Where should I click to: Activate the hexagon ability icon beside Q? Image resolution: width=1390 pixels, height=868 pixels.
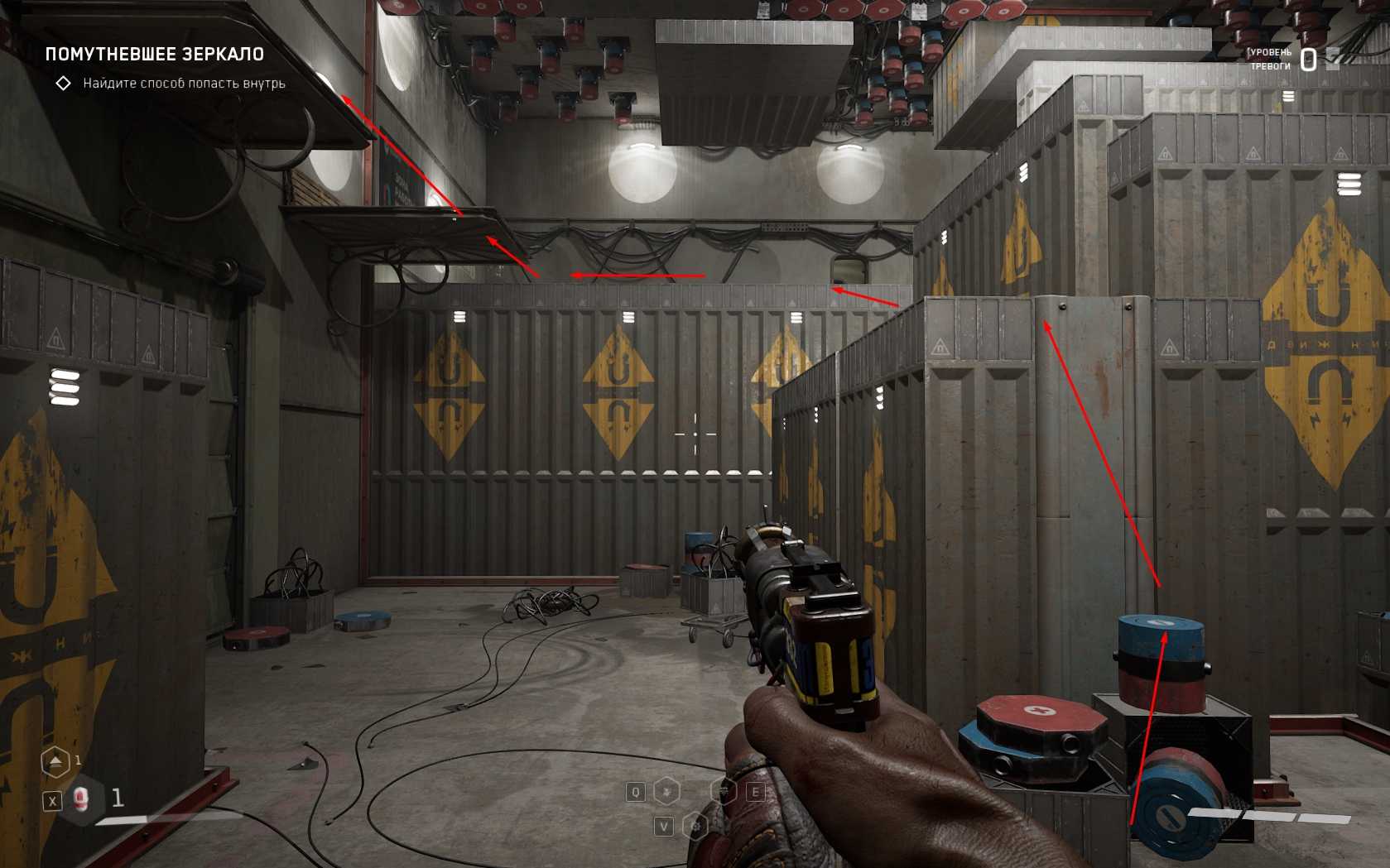coord(667,792)
